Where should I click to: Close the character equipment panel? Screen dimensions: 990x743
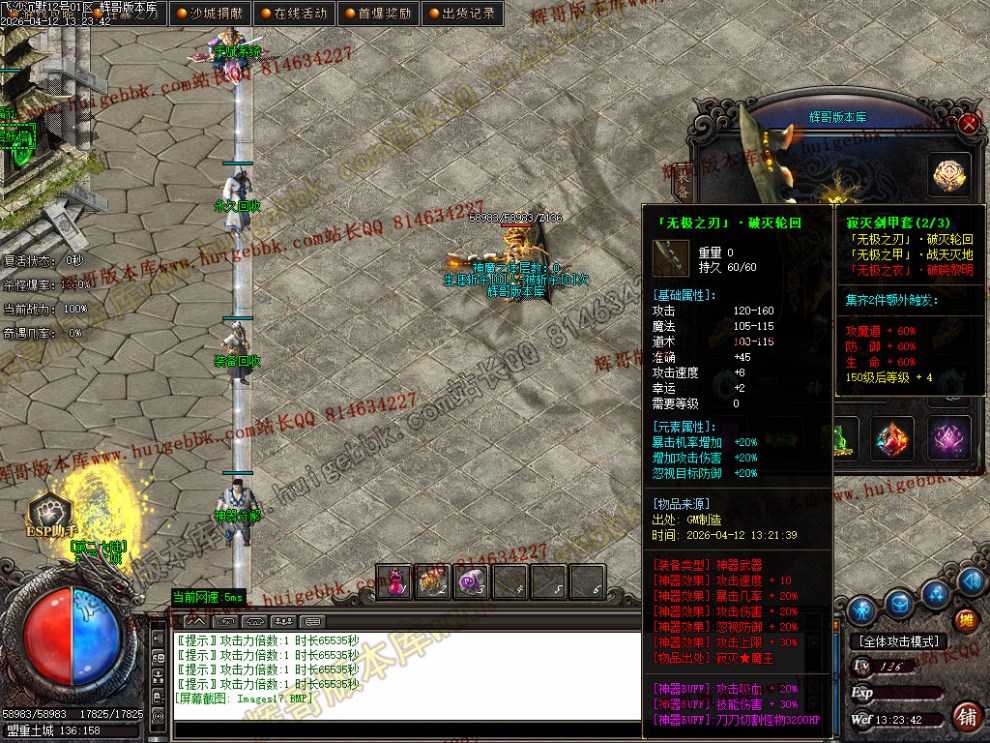click(968, 124)
